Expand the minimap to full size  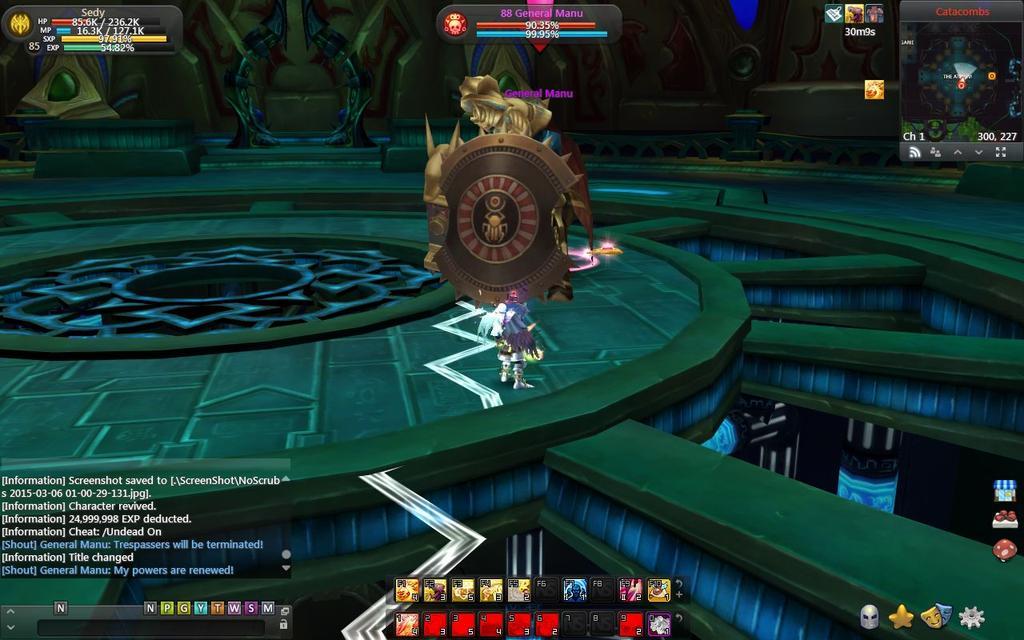tap(1001, 152)
